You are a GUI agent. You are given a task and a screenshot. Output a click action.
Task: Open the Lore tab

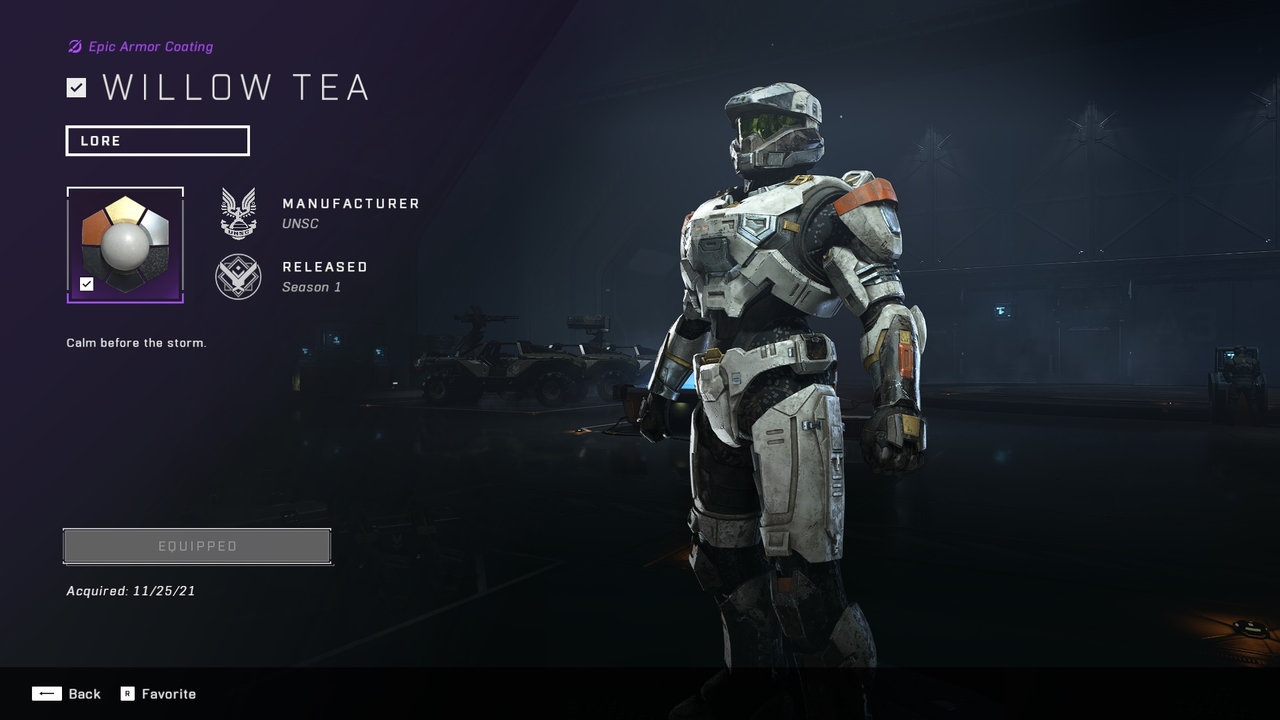(157, 141)
